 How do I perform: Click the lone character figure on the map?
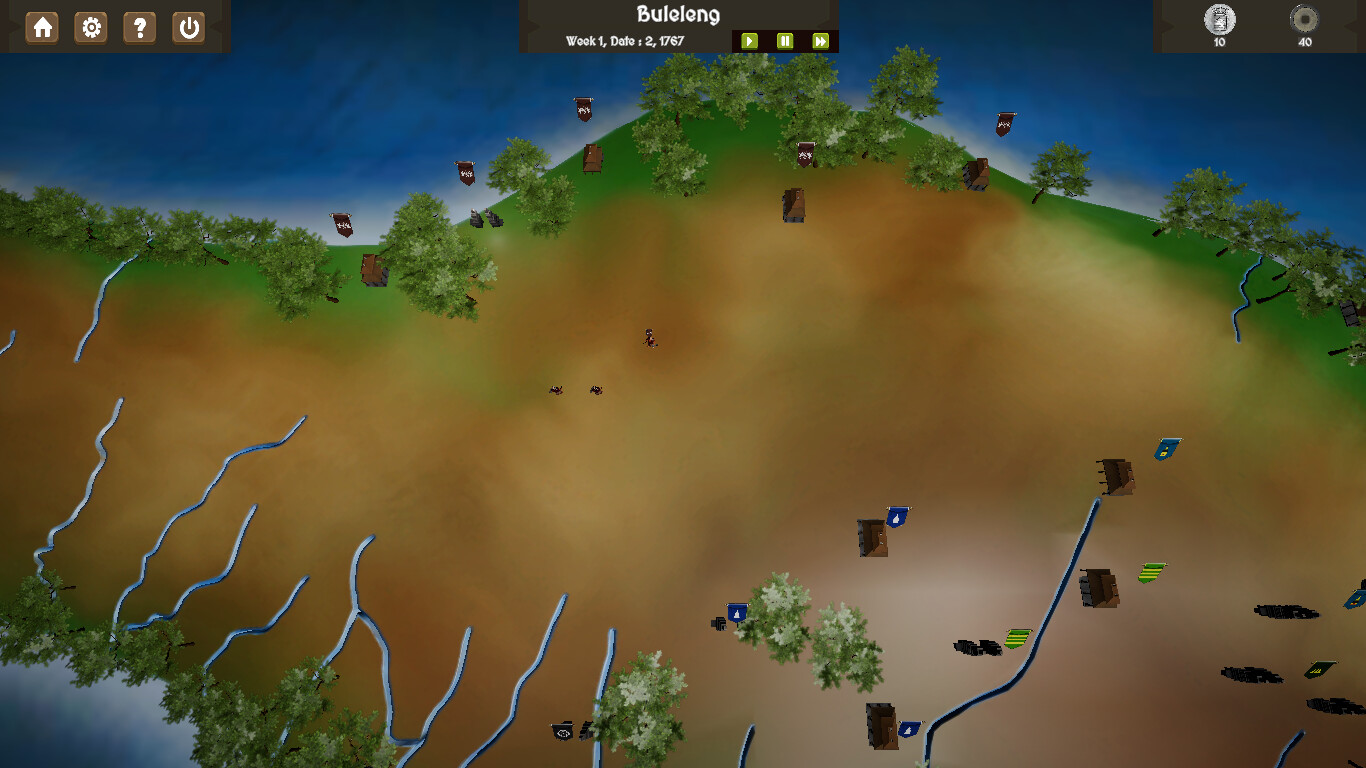click(x=648, y=338)
